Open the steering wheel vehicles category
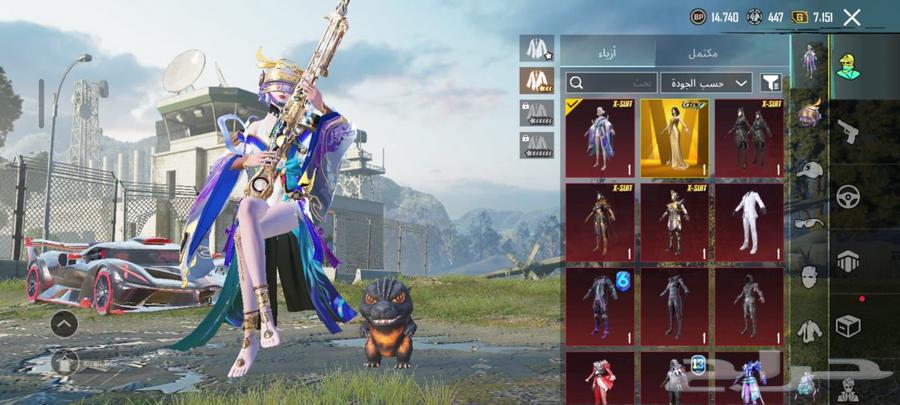The height and width of the screenshot is (405, 900). pos(848,196)
